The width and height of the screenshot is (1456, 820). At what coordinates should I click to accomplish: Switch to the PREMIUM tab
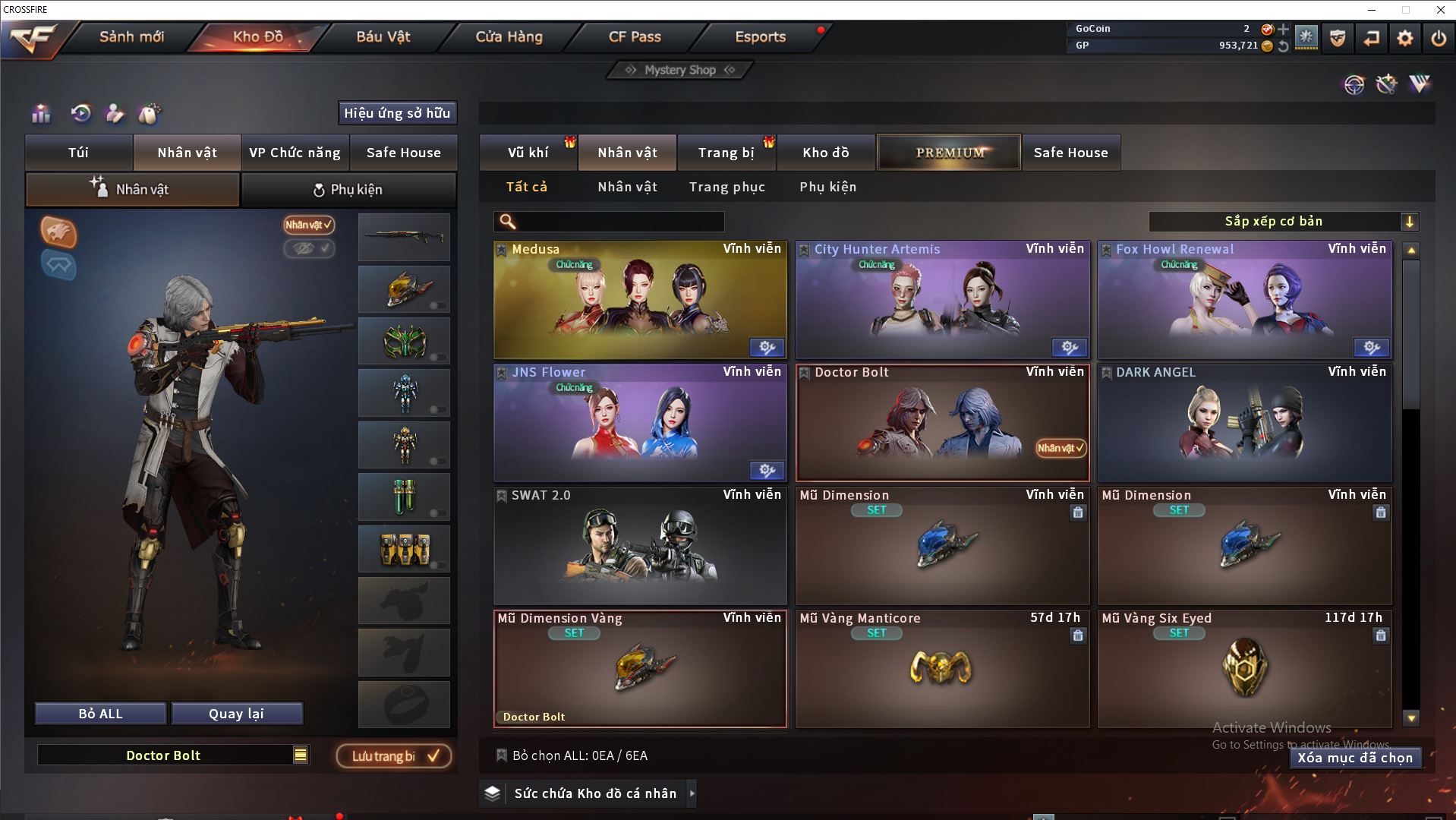pyautogui.click(x=949, y=153)
